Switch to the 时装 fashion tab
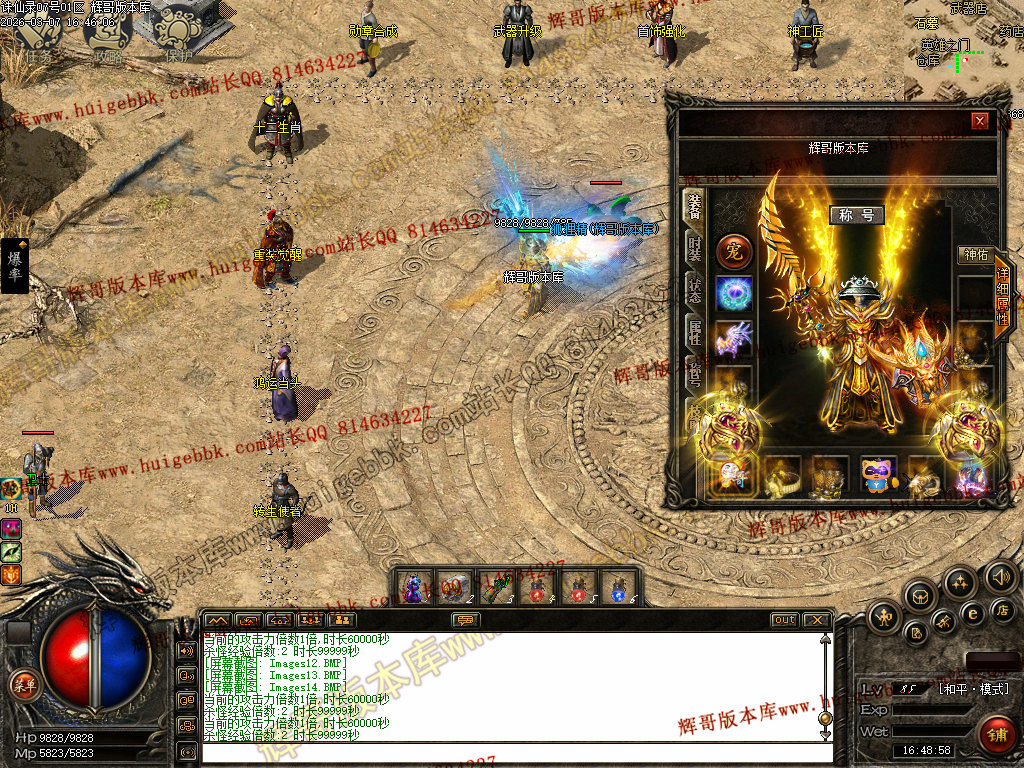This screenshot has width=1024, height=768. (693, 247)
